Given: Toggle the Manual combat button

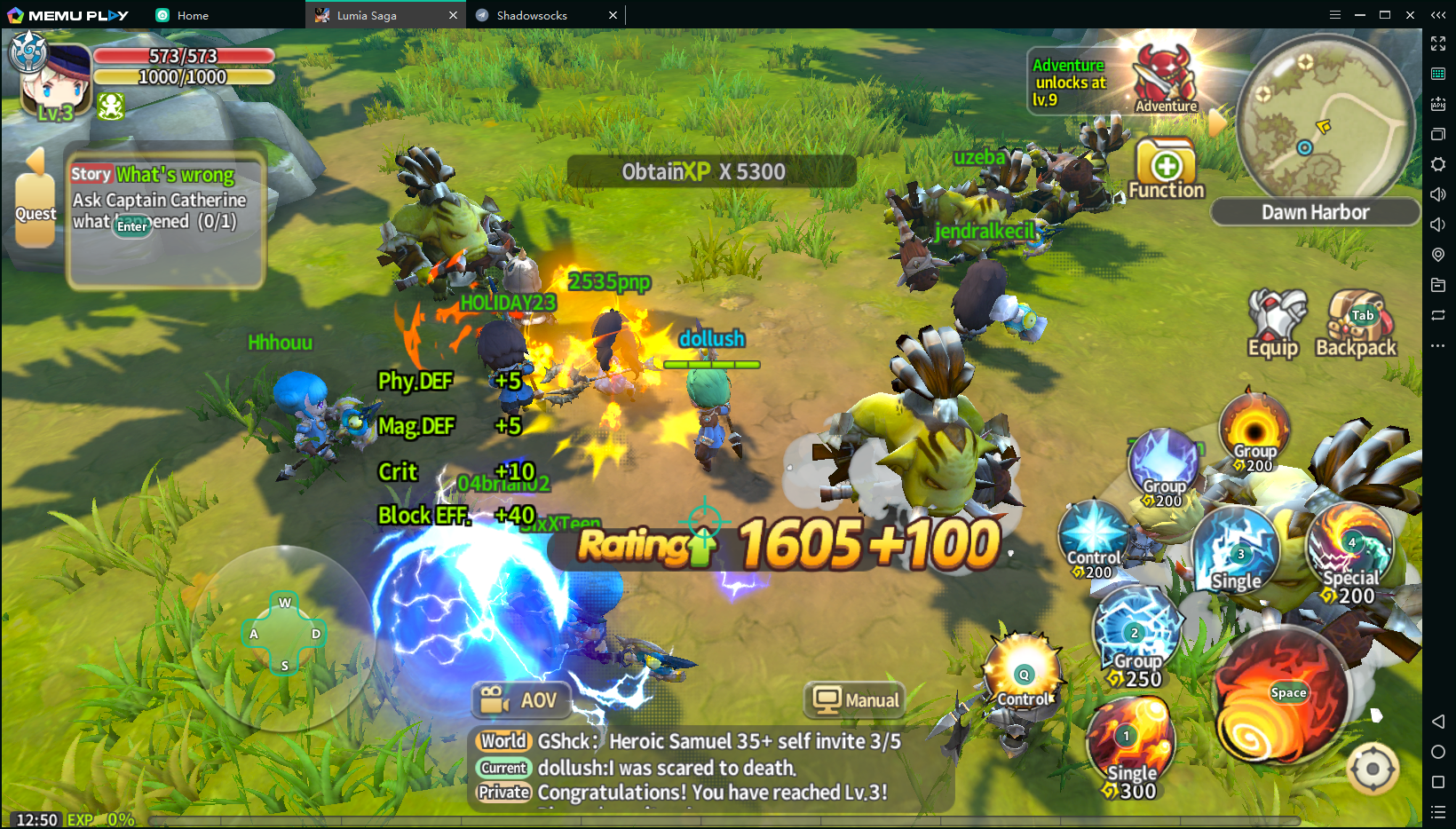Looking at the screenshot, I should tap(856, 700).
